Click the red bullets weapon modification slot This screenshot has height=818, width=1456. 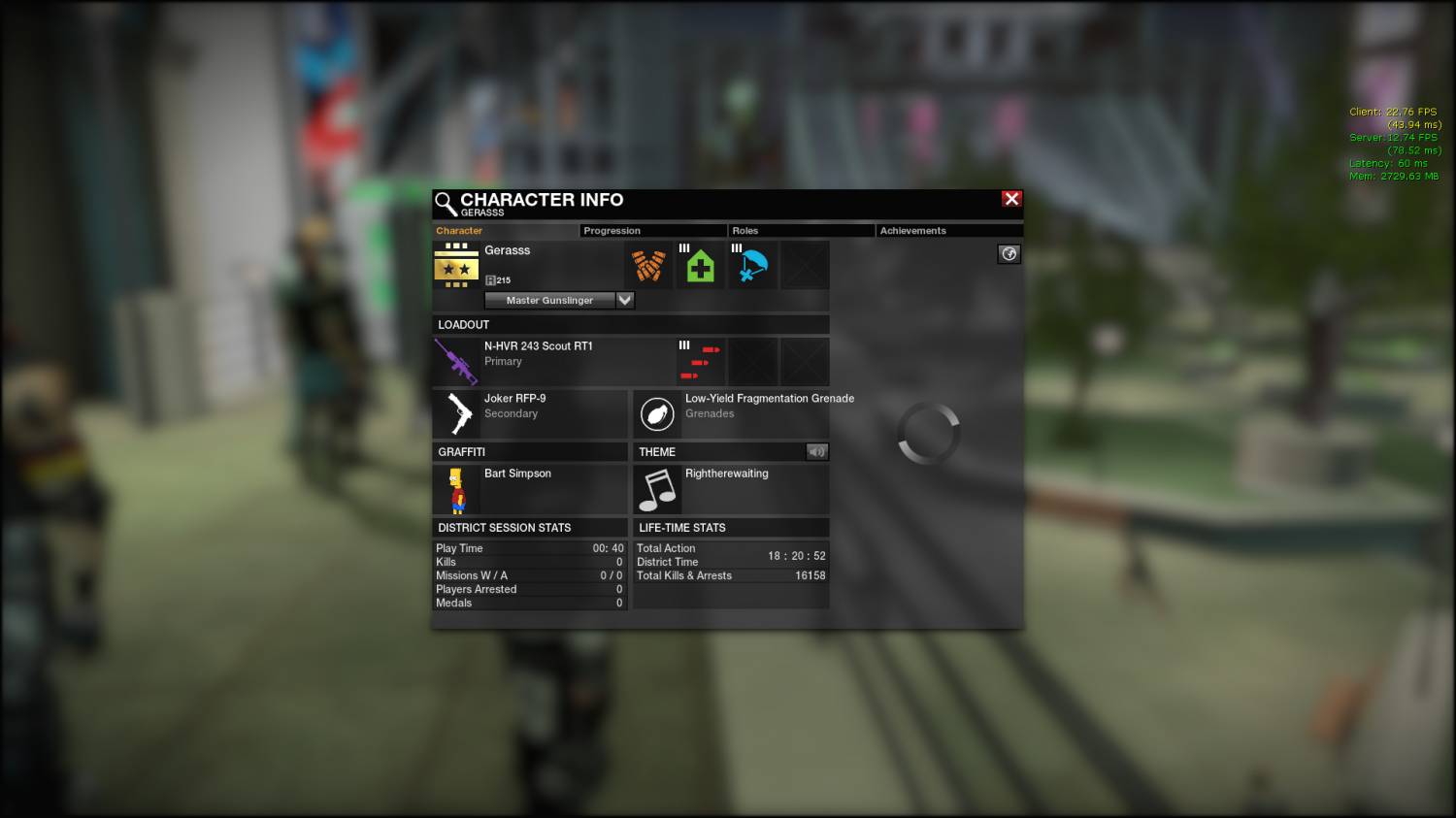point(701,362)
